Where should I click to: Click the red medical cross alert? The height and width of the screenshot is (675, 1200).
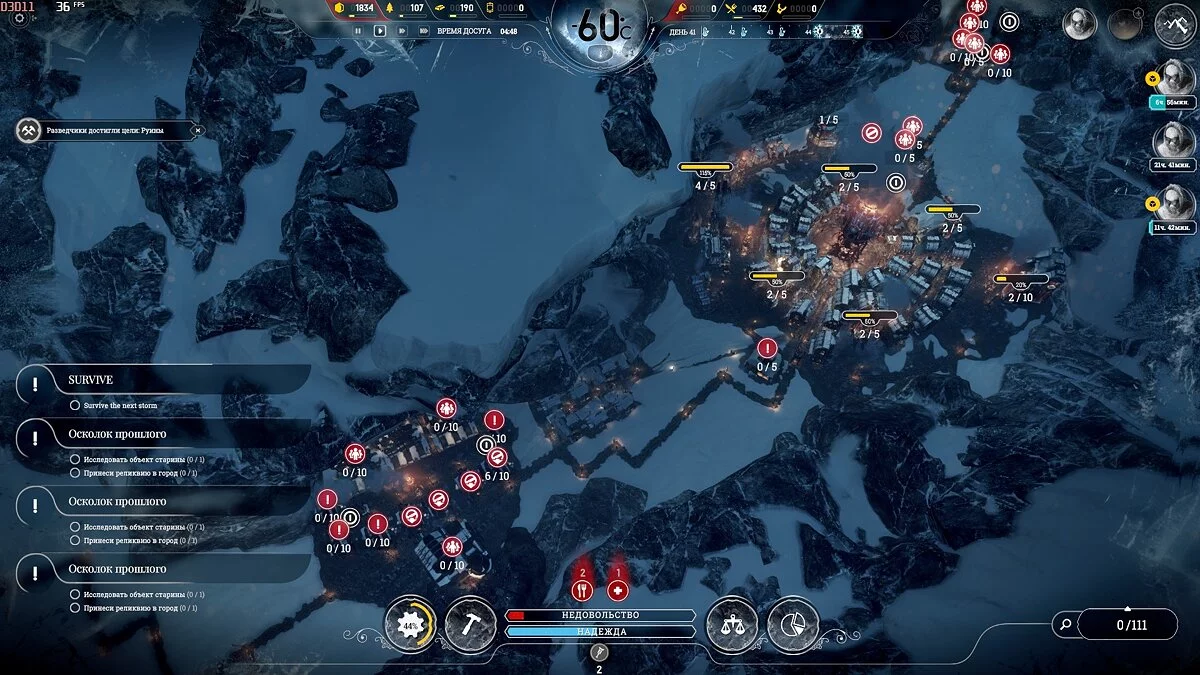[x=618, y=590]
